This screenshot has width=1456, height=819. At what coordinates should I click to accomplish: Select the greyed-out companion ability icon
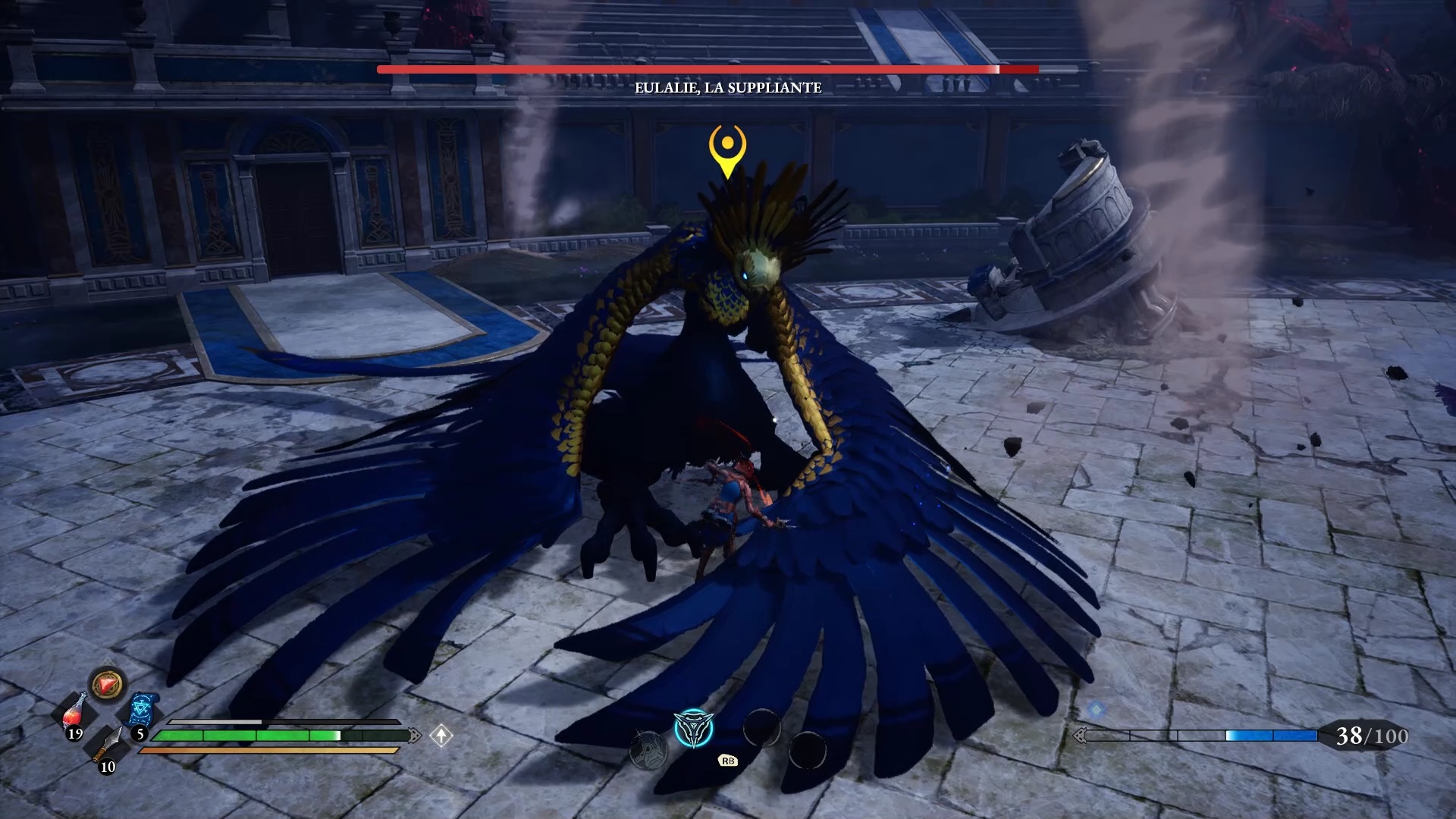[648, 750]
